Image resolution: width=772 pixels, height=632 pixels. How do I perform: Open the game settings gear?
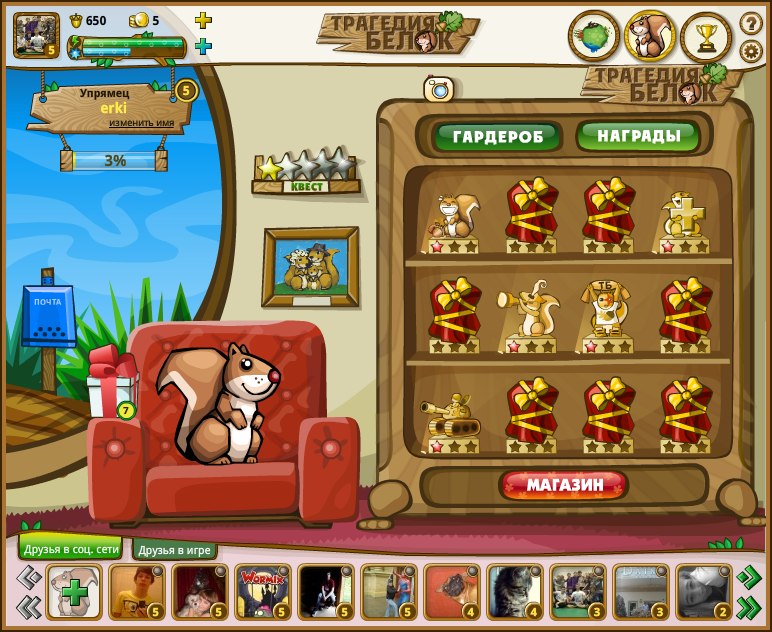click(x=751, y=51)
